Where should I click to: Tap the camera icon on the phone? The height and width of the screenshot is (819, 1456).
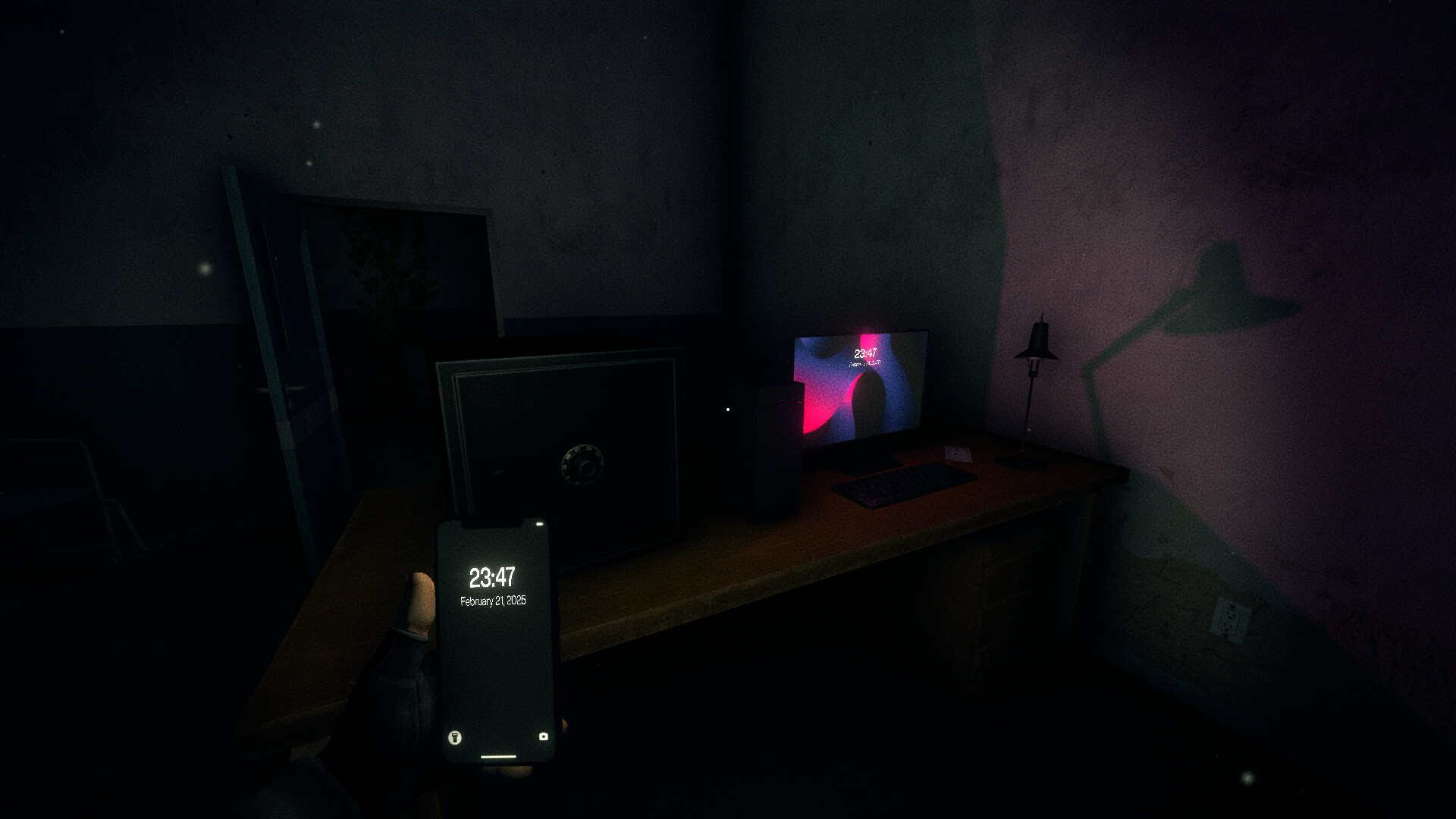[x=544, y=737]
